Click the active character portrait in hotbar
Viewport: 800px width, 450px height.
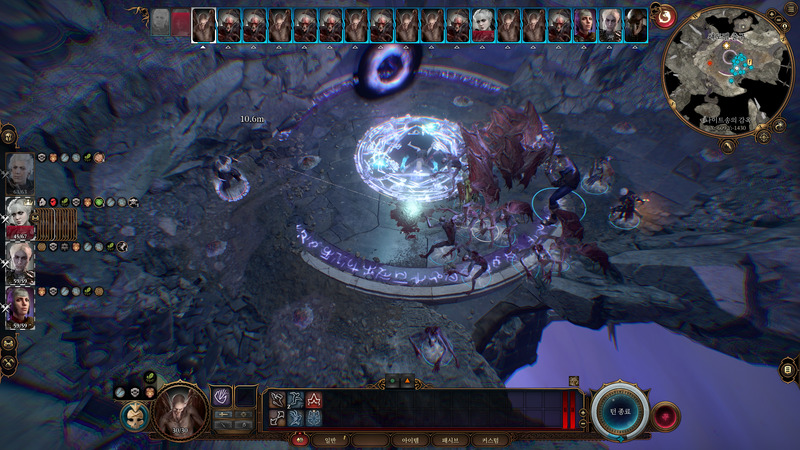click(181, 409)
